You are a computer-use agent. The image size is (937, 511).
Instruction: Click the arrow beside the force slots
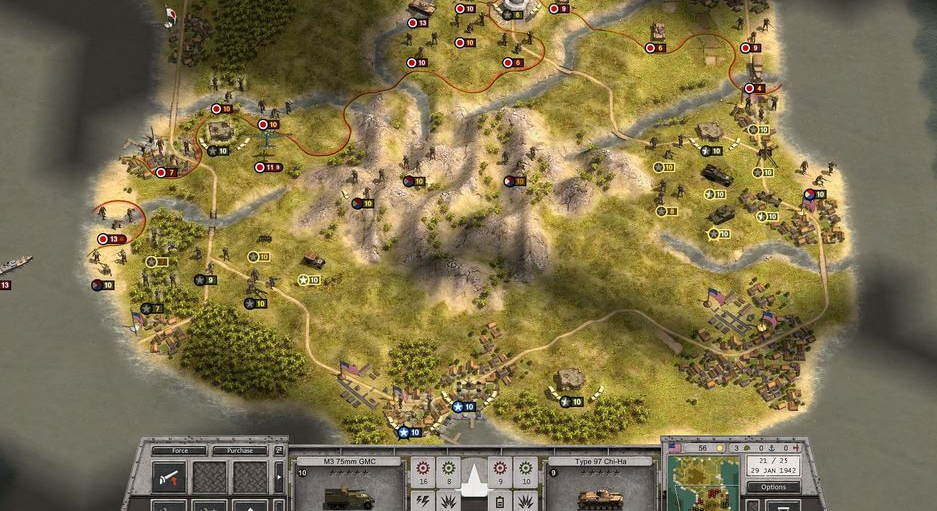(279, 478)
